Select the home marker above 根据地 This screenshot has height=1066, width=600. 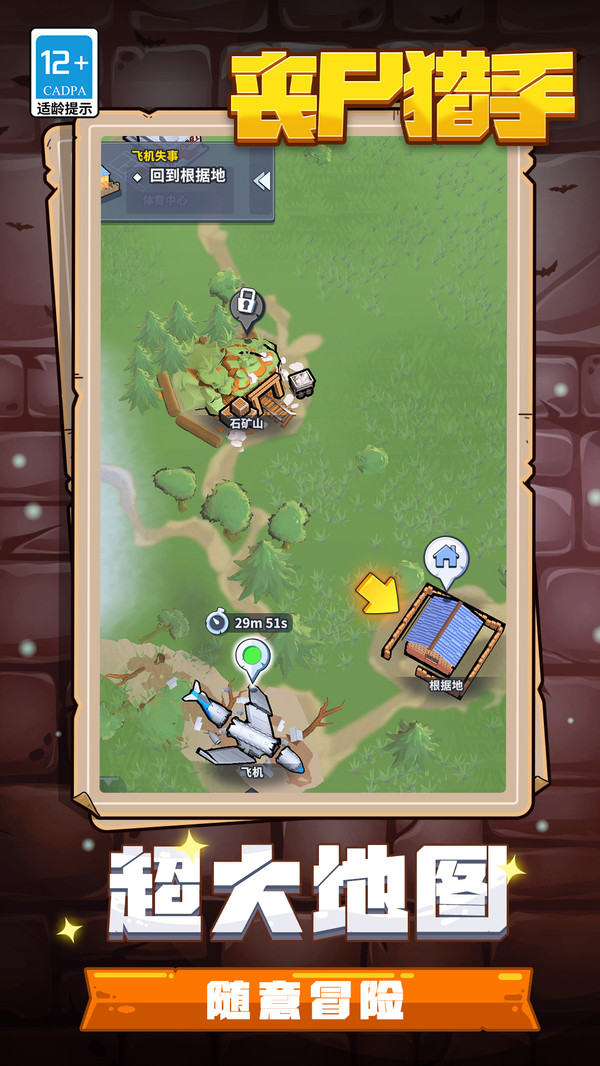tap(445, 555)
